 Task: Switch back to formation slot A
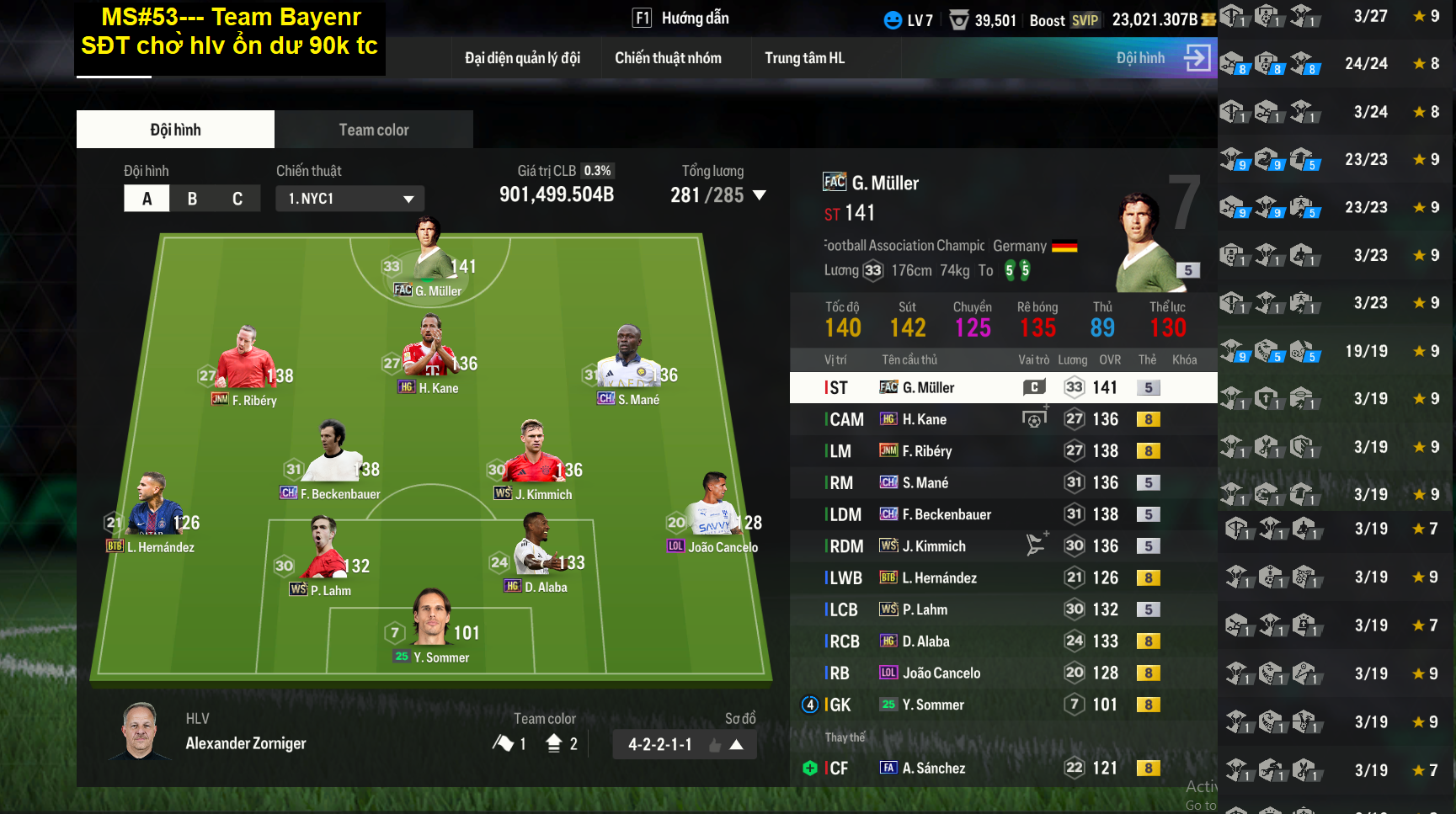pos(147,198)
